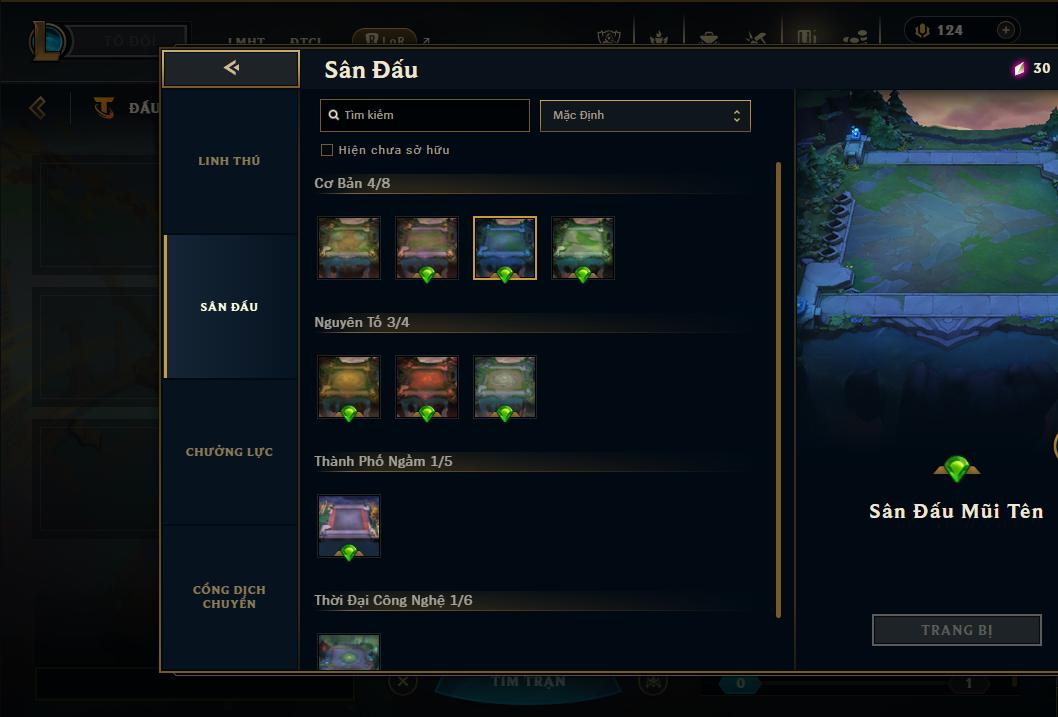Viewport: 1058px width, 717px height.
Task: Go to the Cổng Dịch Chuyển tab
Action: click(229, 597)
